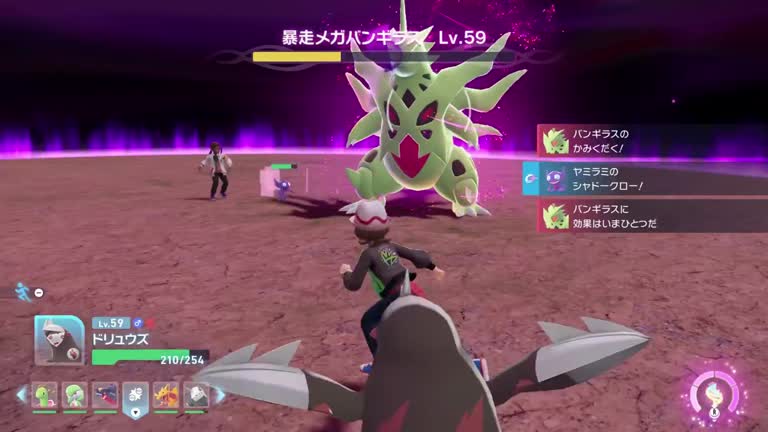Viewport: 768px width, 432px height.
Task: Toggle the running figure dash icon
Action: 22,291
